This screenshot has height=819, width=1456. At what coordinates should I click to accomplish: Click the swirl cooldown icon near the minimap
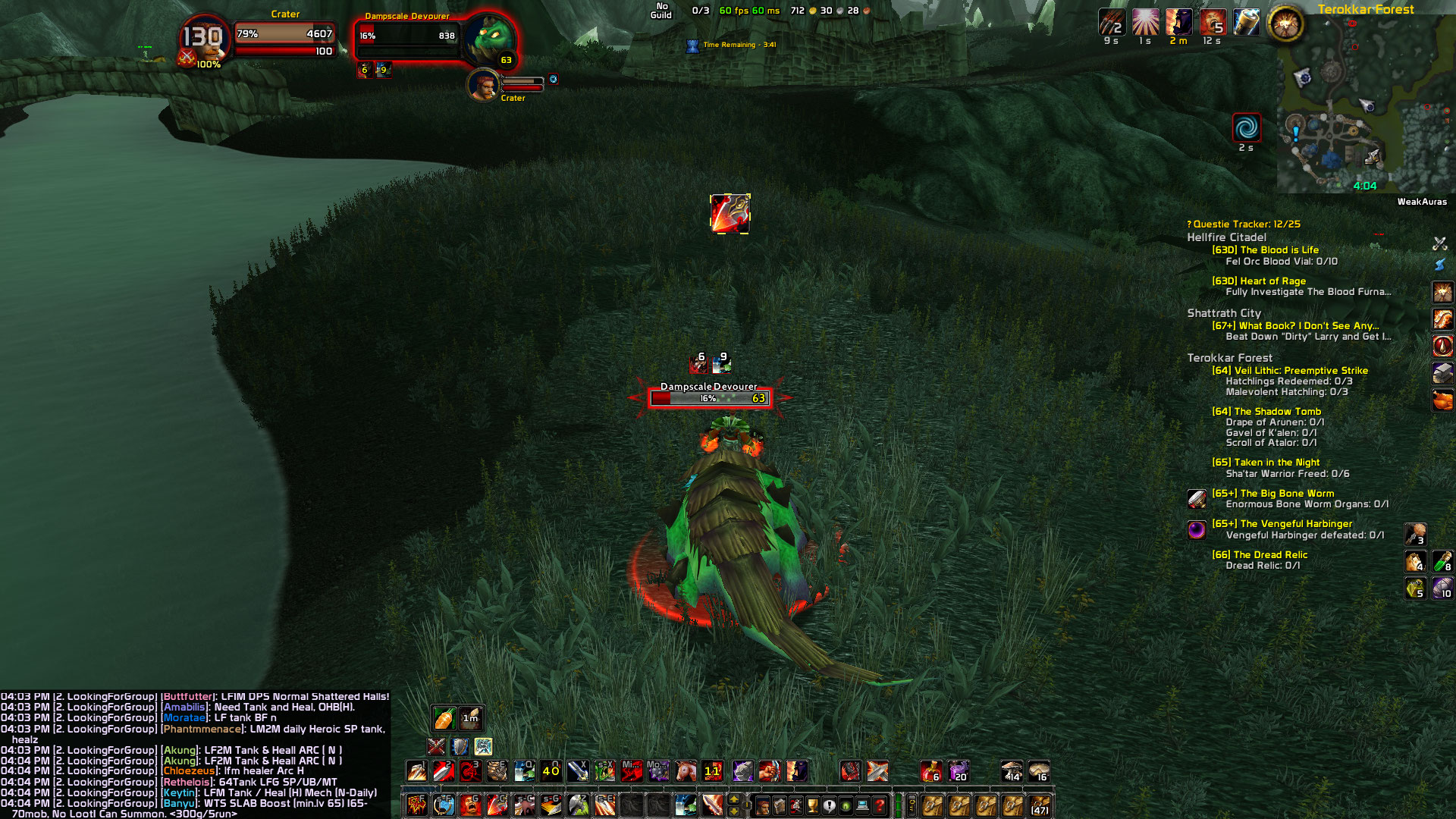[x=1246, y=129]
